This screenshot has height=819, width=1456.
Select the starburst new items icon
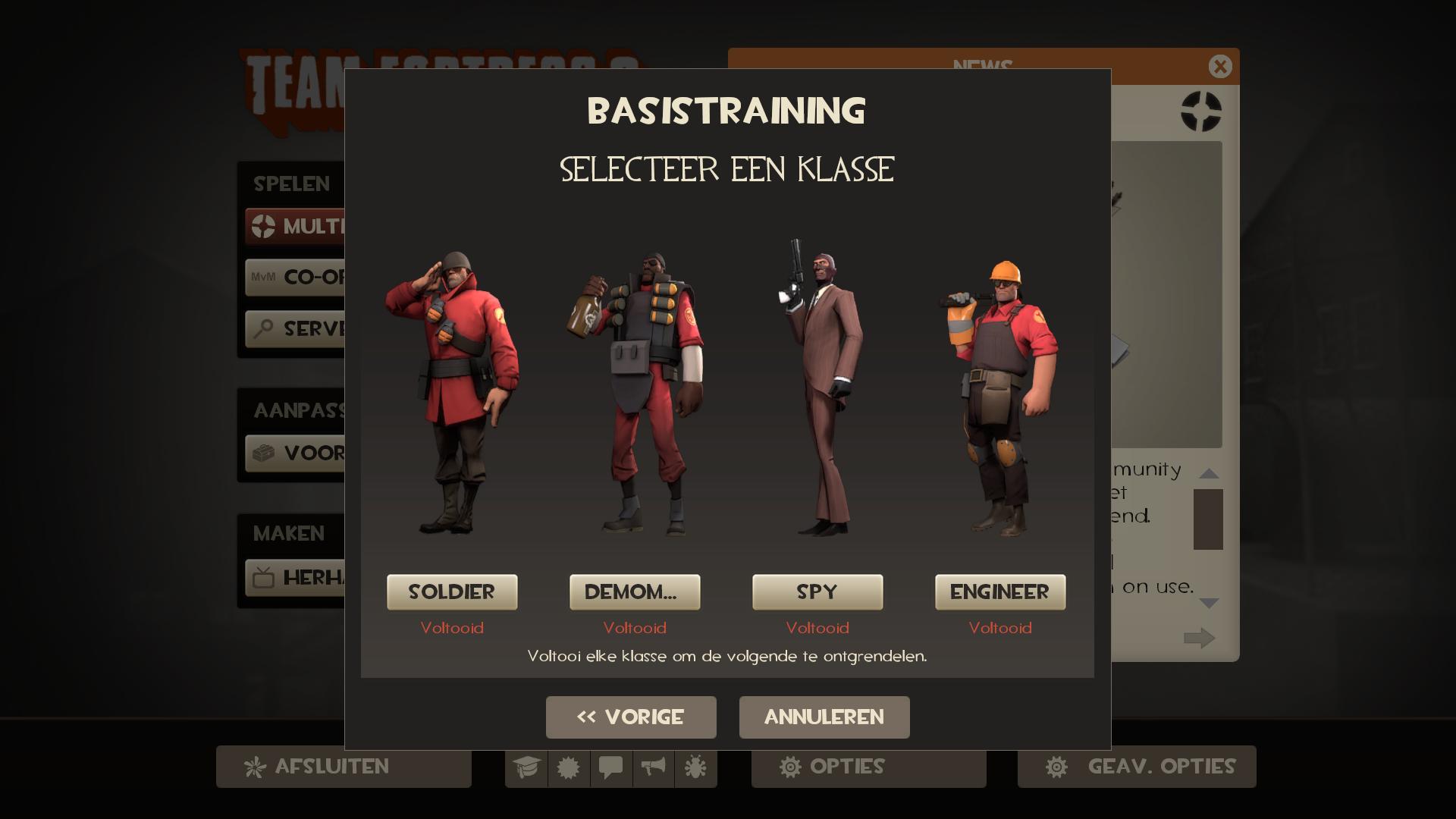point(570,767)
